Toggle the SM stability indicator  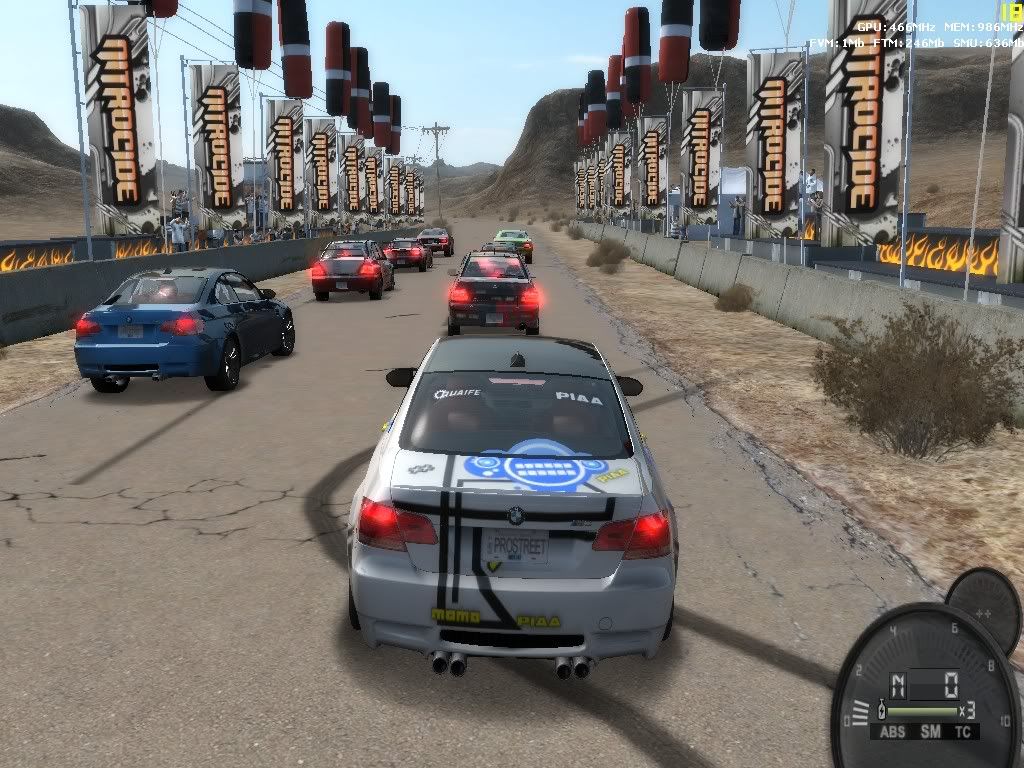[x=929, y=733]
